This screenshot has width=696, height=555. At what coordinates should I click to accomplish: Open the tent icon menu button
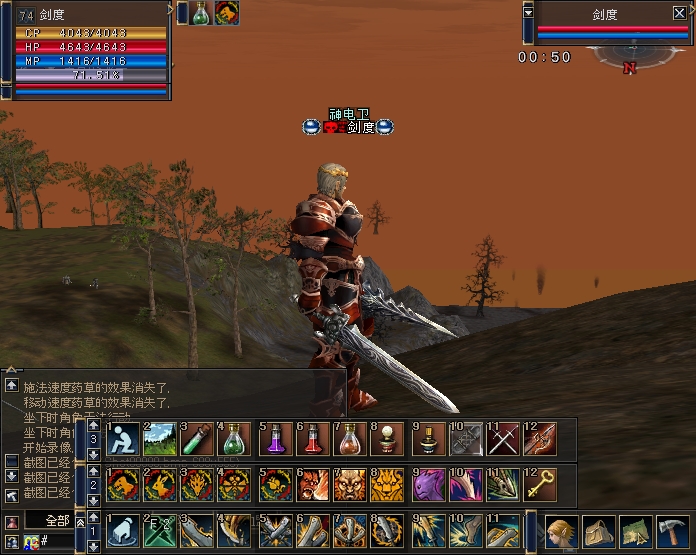[600, 530]
